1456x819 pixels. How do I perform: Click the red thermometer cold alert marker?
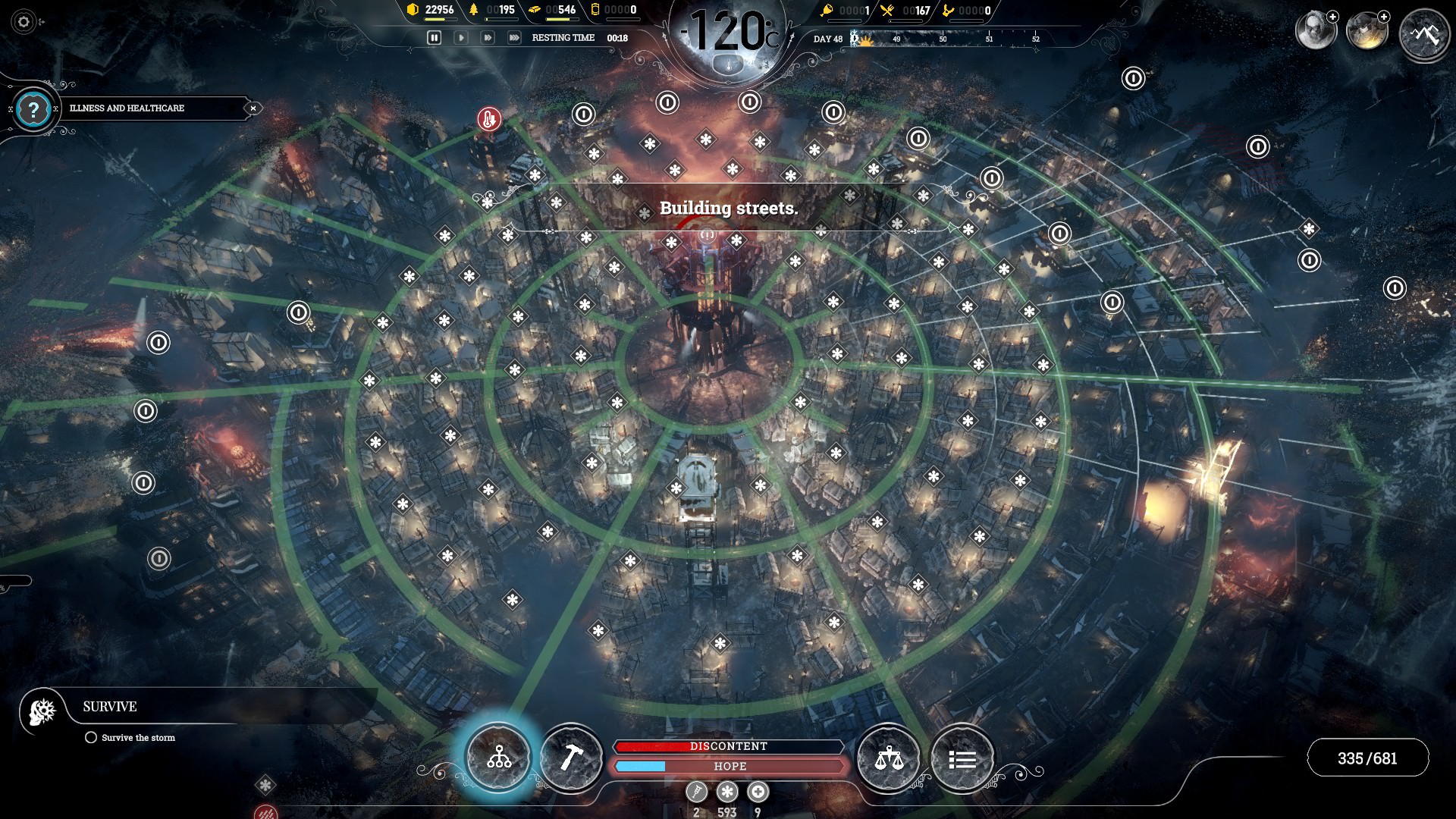(489, 119)
